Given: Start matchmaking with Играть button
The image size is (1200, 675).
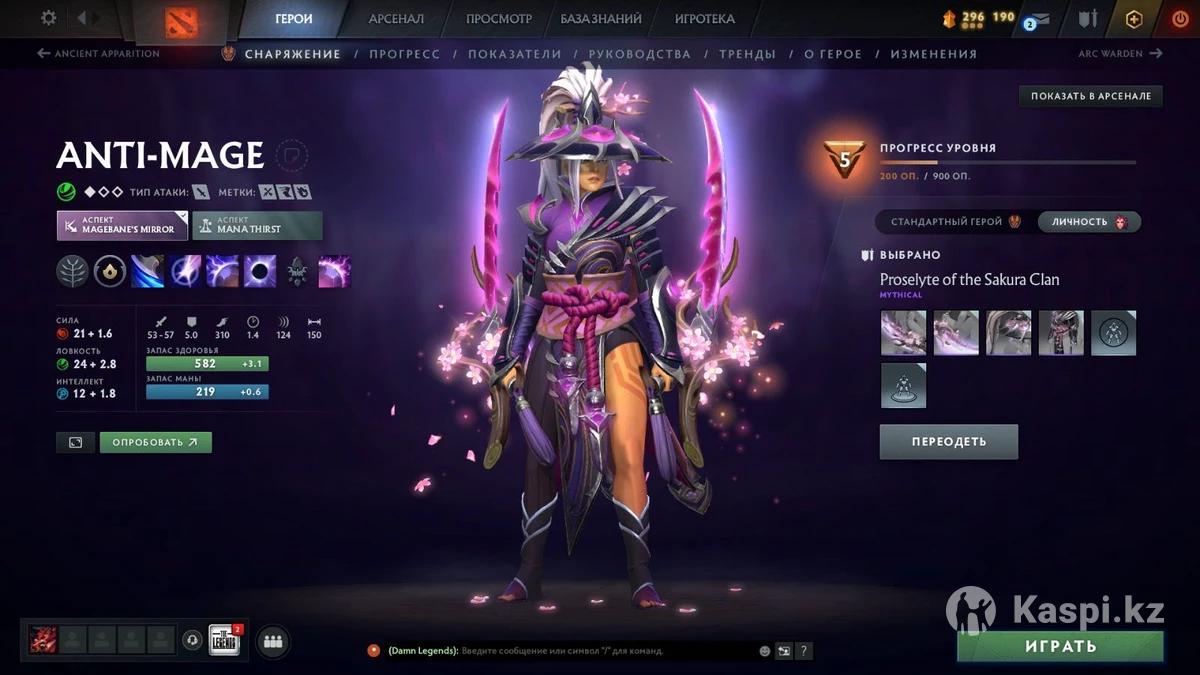Looking at the screenshot, I should [1060, 646].
